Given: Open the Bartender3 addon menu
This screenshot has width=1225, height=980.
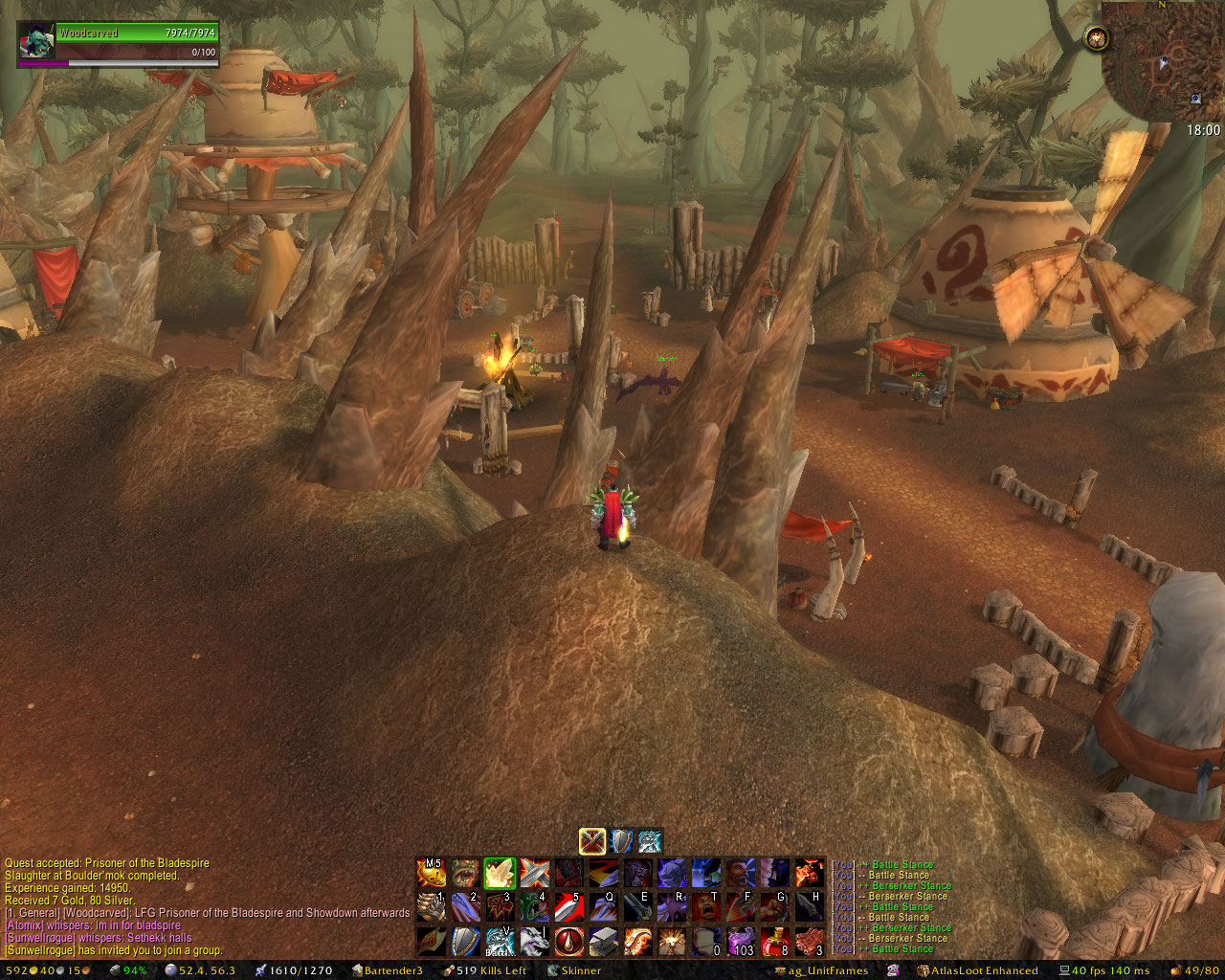Looking at the screenshot, I should click(388, 970).
